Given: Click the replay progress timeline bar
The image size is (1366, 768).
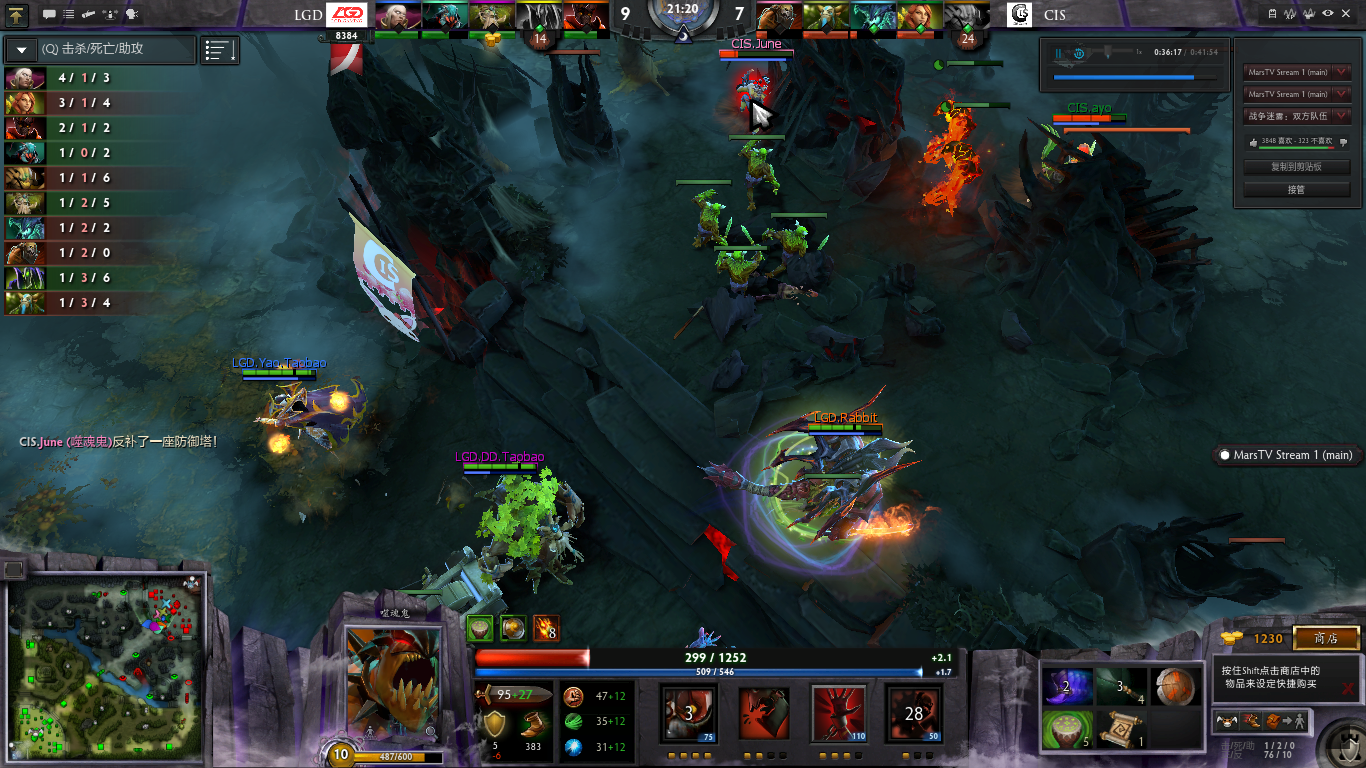Looking at the screenshot, I should point(1135,77).
